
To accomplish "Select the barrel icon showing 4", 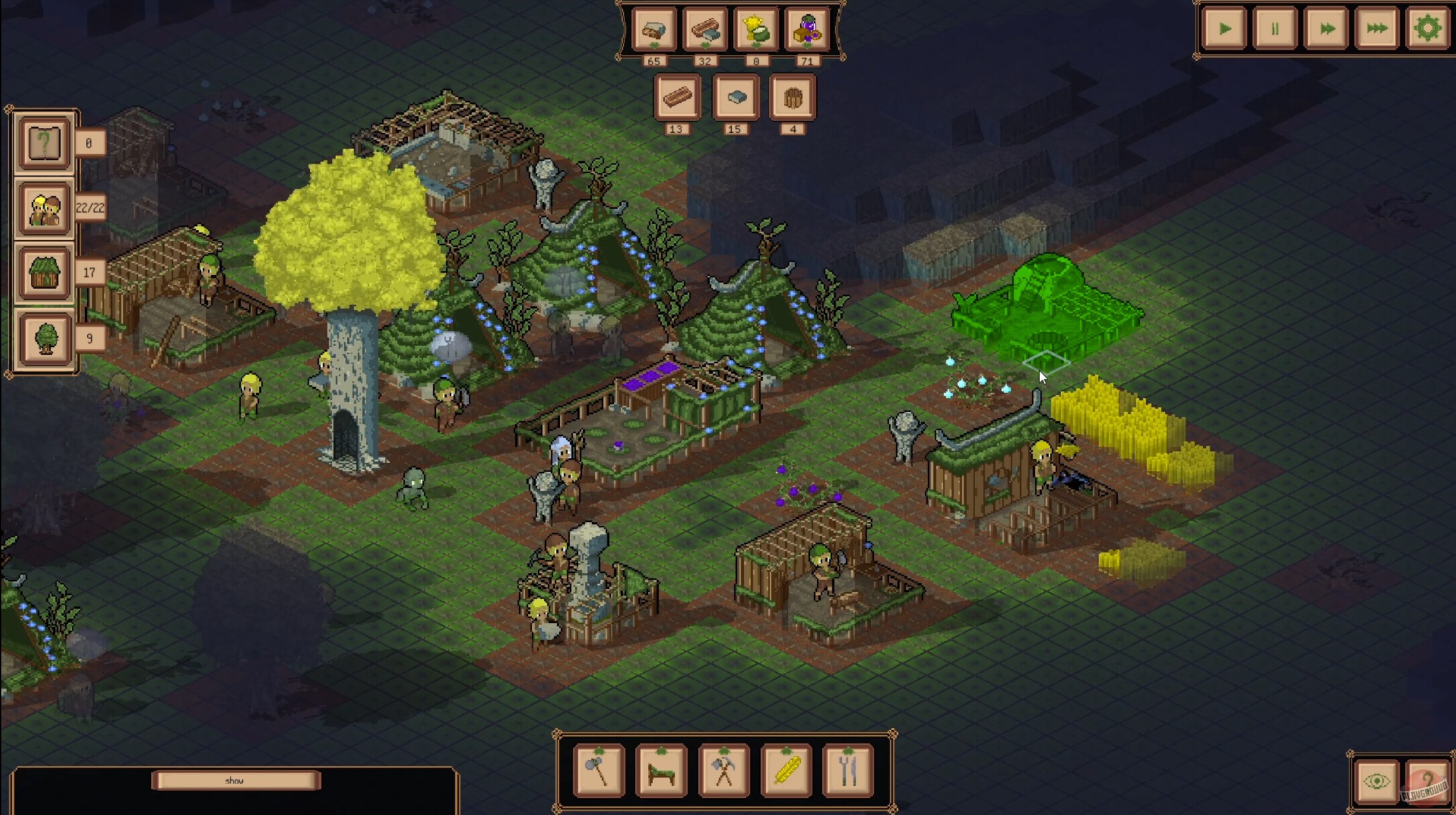I will [x=793, y=97].
